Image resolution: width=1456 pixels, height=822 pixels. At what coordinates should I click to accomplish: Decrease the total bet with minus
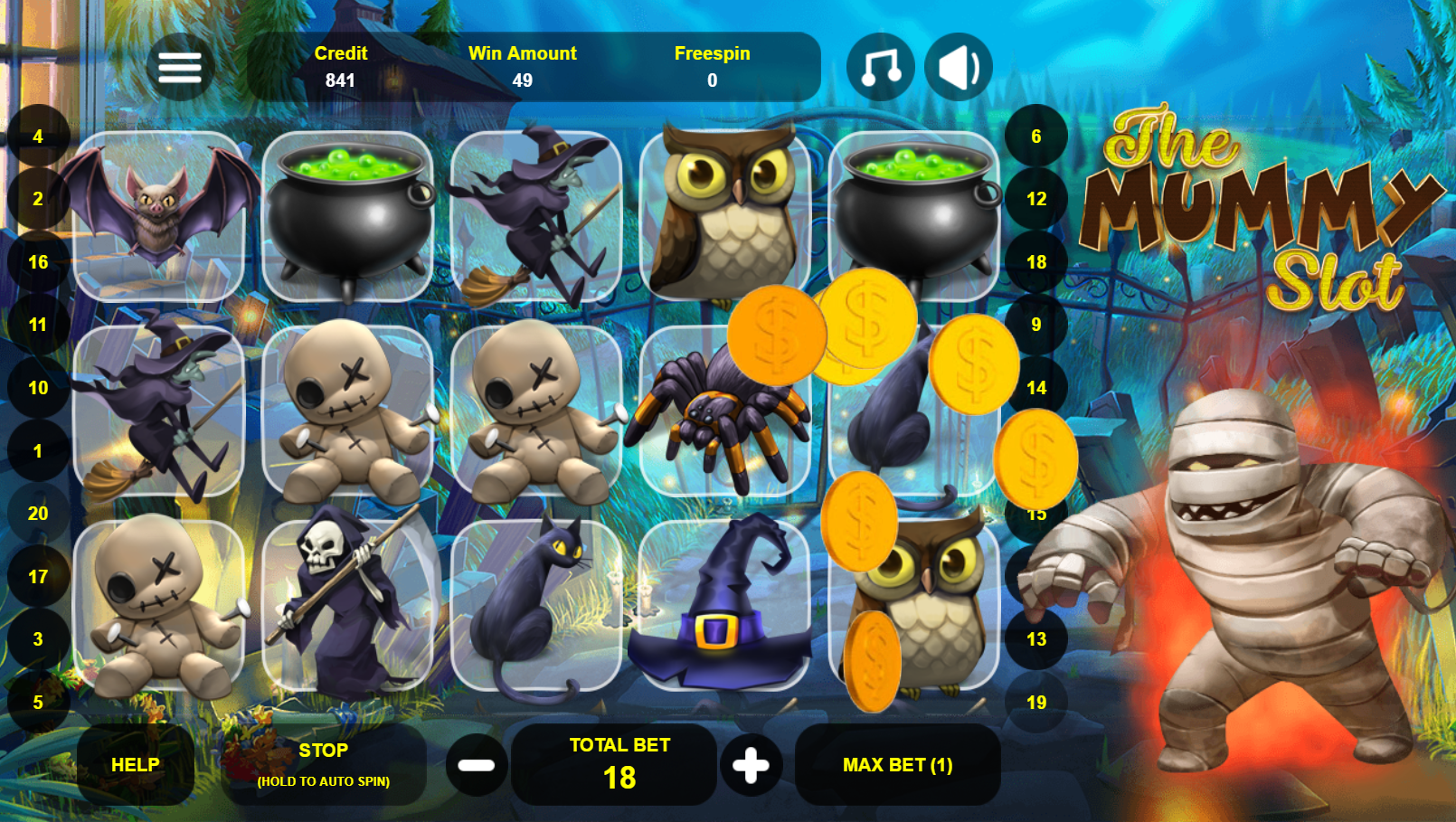[x=477, y=765]
